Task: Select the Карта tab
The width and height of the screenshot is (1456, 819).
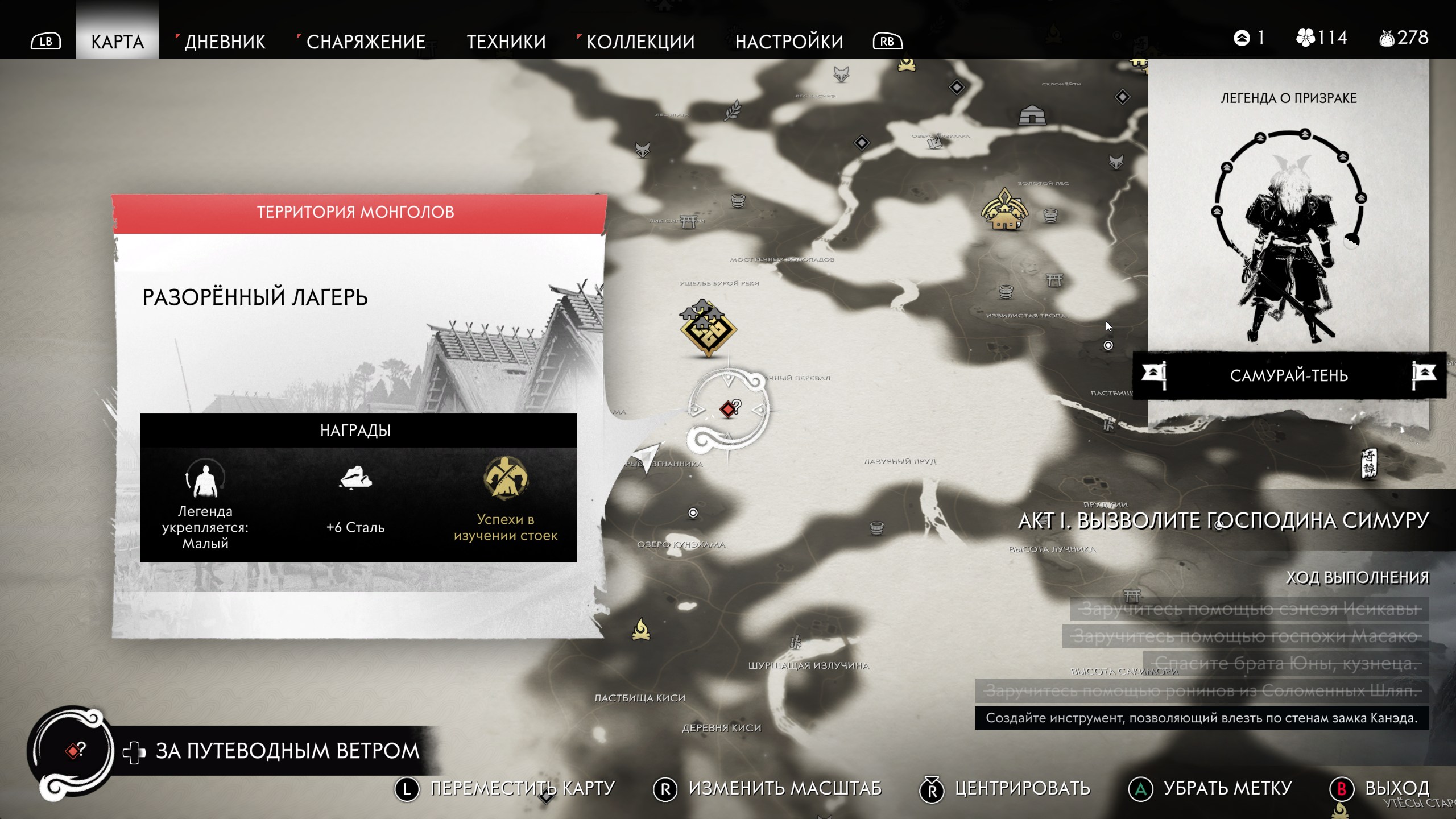Action: tap(117, 42)
